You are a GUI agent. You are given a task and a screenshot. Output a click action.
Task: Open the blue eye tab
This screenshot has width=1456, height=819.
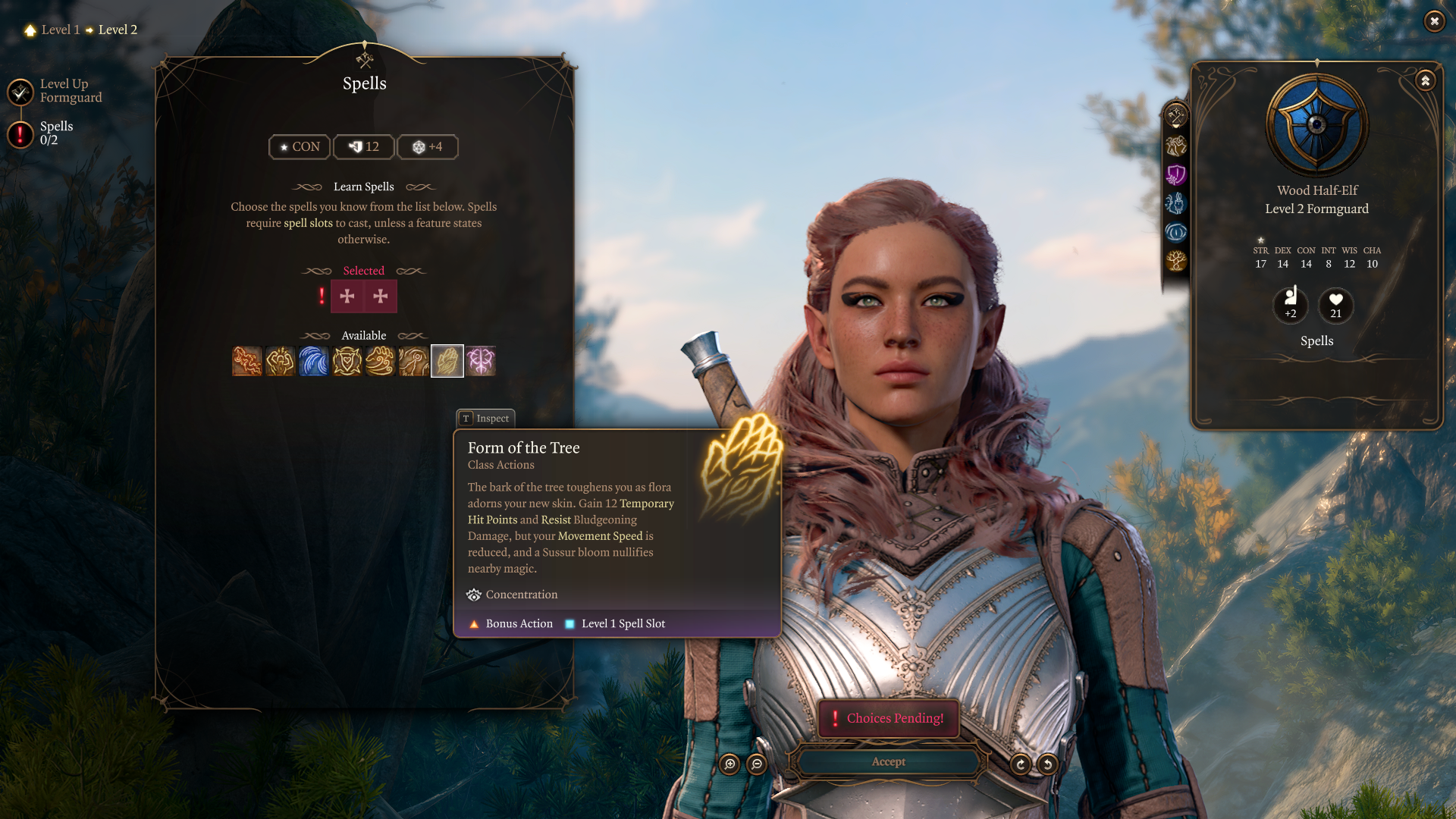point(1176,232)
